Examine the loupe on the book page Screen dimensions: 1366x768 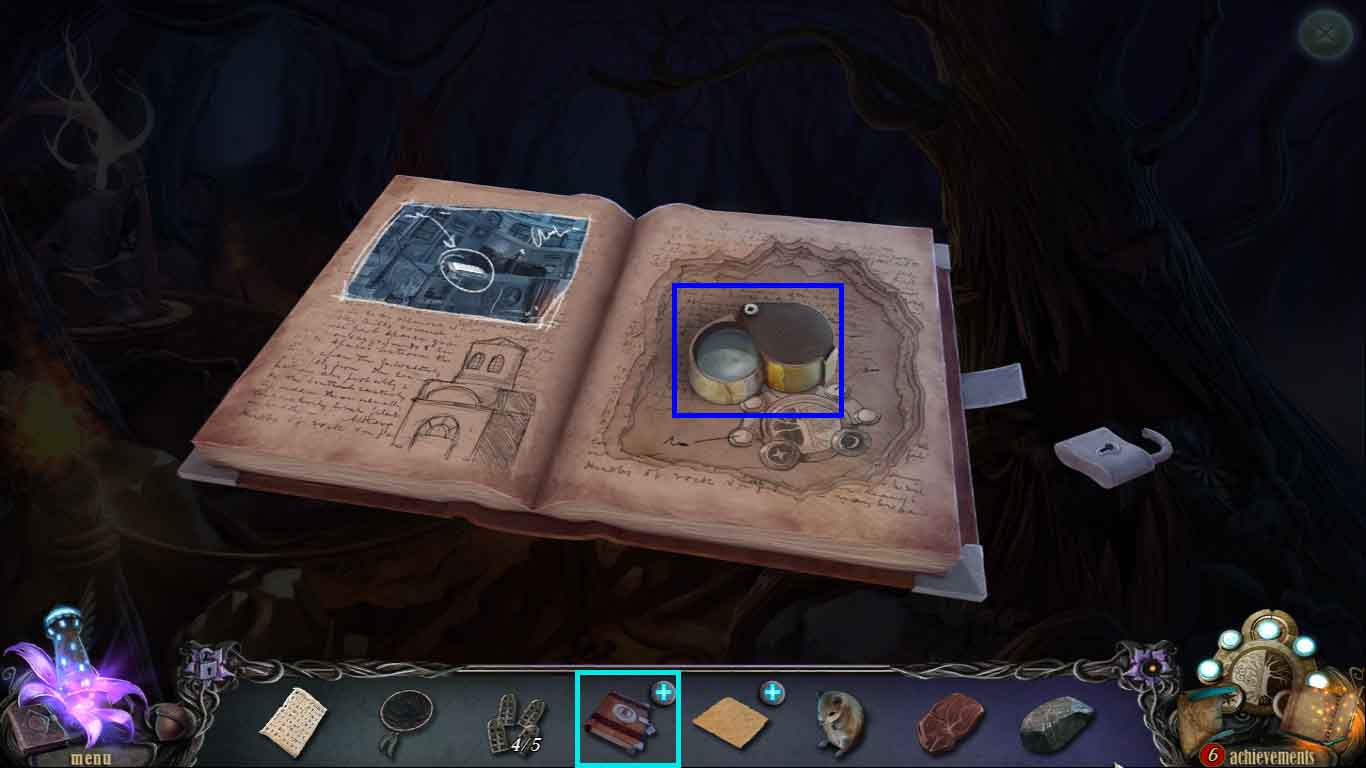click(757, 352)
